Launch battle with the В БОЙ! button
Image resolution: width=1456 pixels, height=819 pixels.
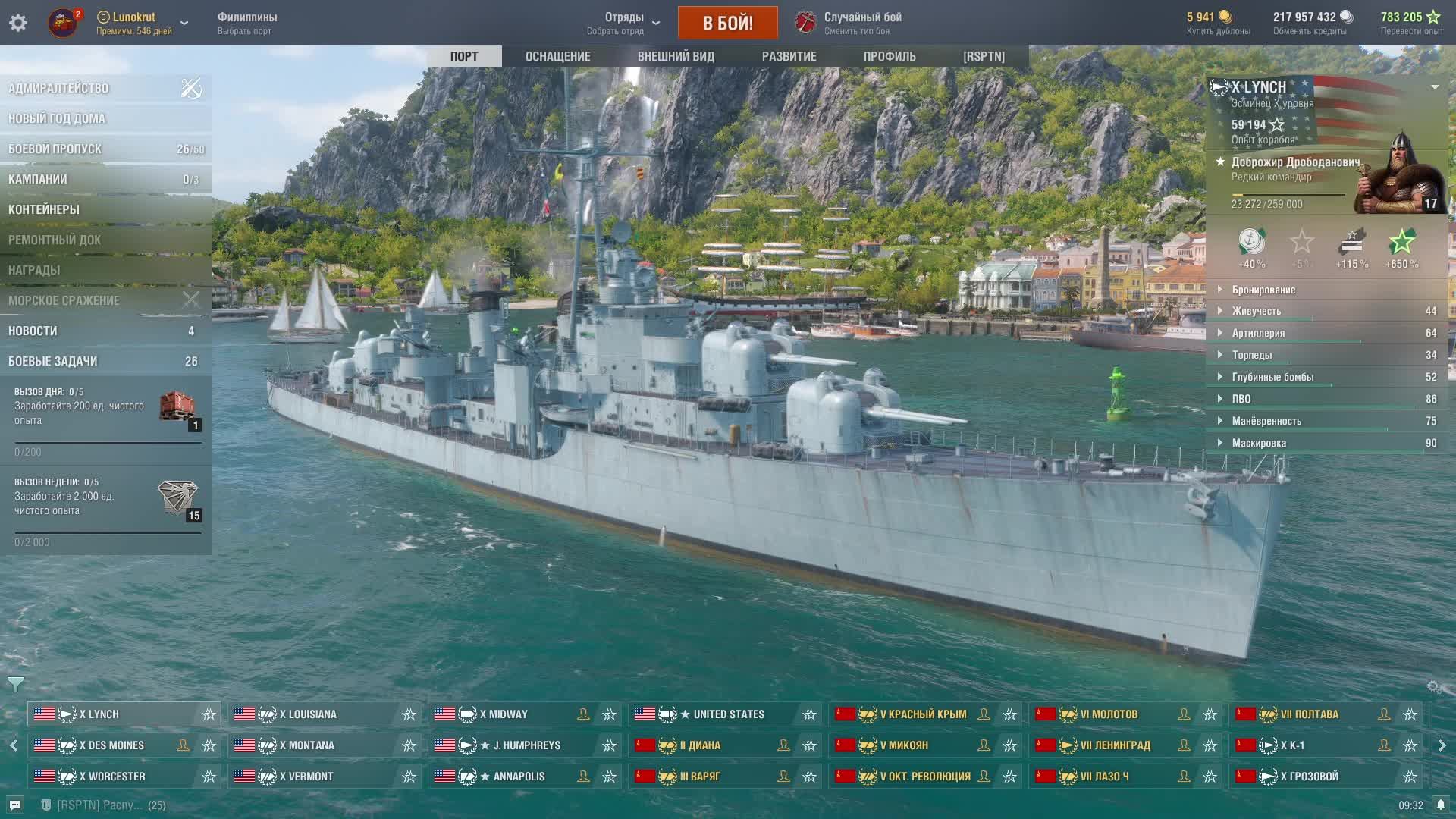[x=727, y=23]
